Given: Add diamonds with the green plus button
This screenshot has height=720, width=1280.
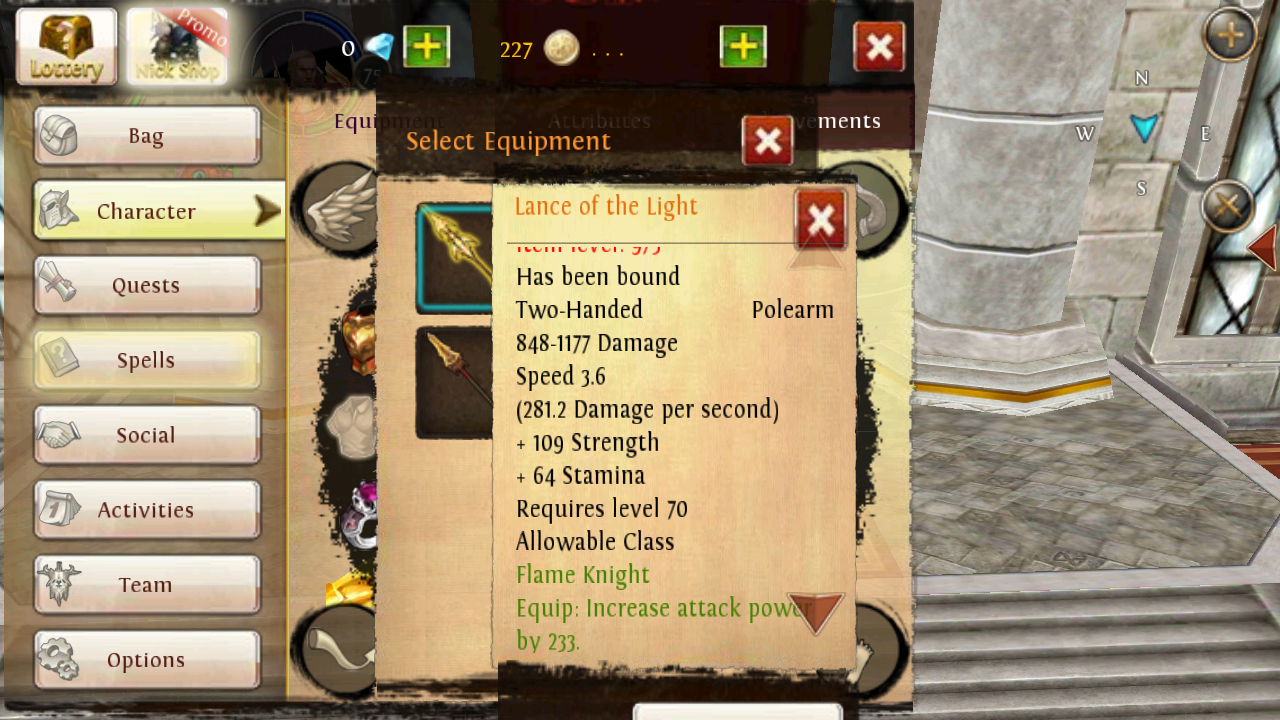Looking at the screenshot, I should tap(427, 47).
